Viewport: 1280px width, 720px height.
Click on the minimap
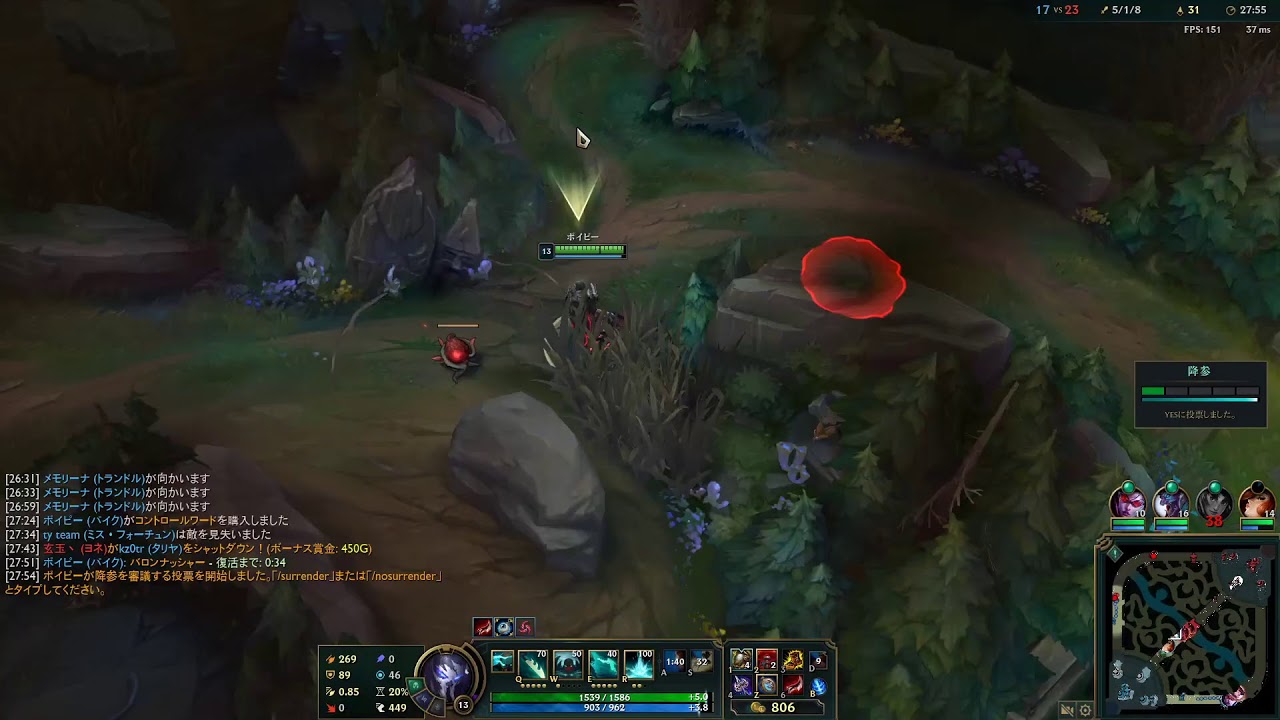click(1190, 627)
